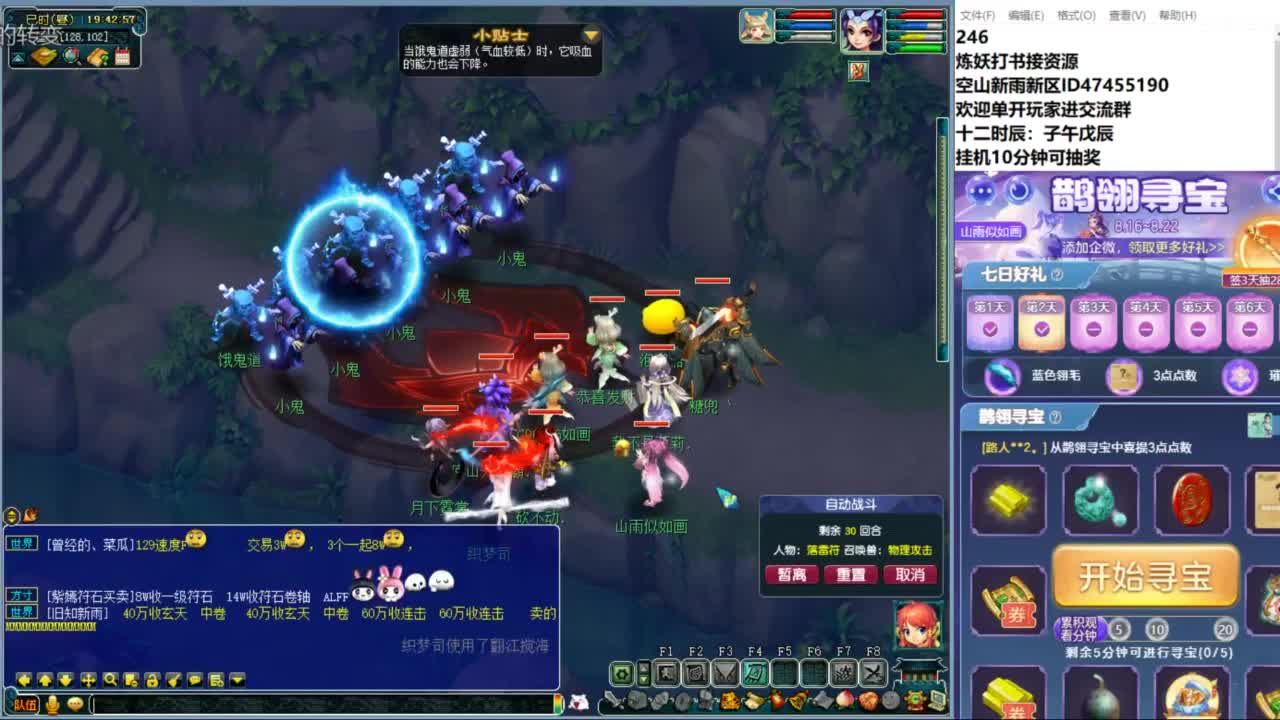Toggle the voice microphone next to 队伍
Image resolution: width=1280 pixels, height=720 pixels.
(x=53, y=704)
